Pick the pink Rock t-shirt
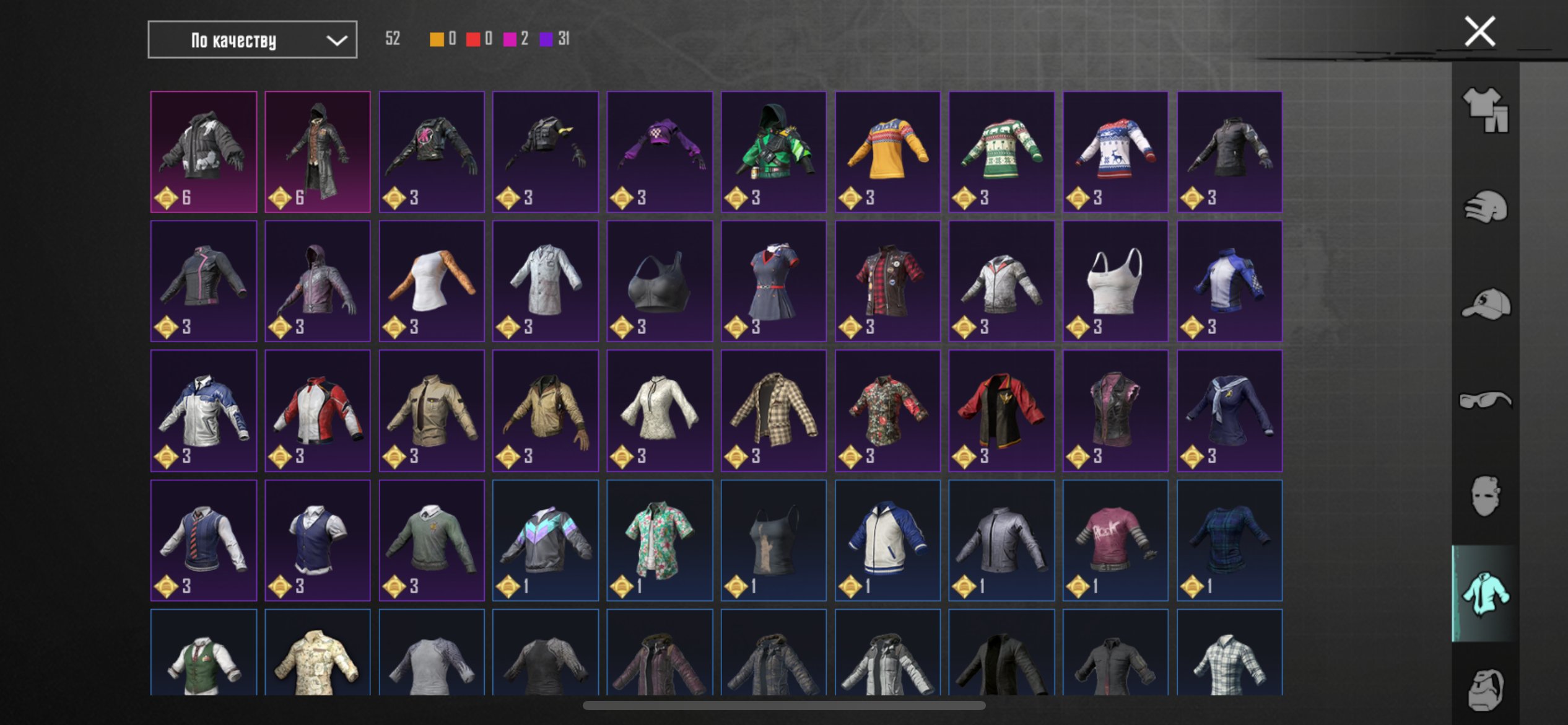The width and height of the screenshot is (1568, 725). pyautogui.click(x=1115, y=540)
